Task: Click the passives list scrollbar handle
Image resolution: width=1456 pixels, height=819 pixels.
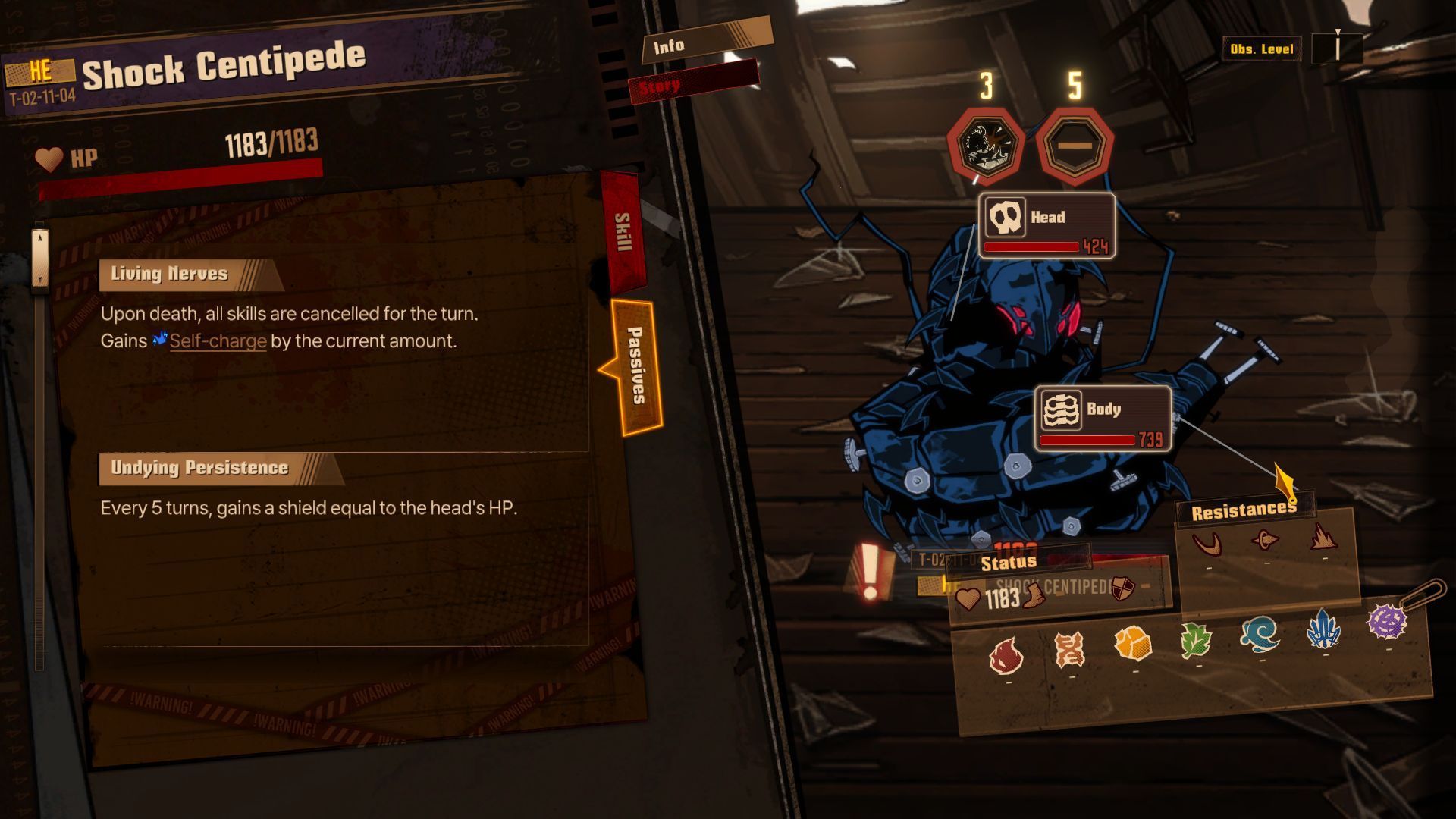Action: click(x=40, y=258)
